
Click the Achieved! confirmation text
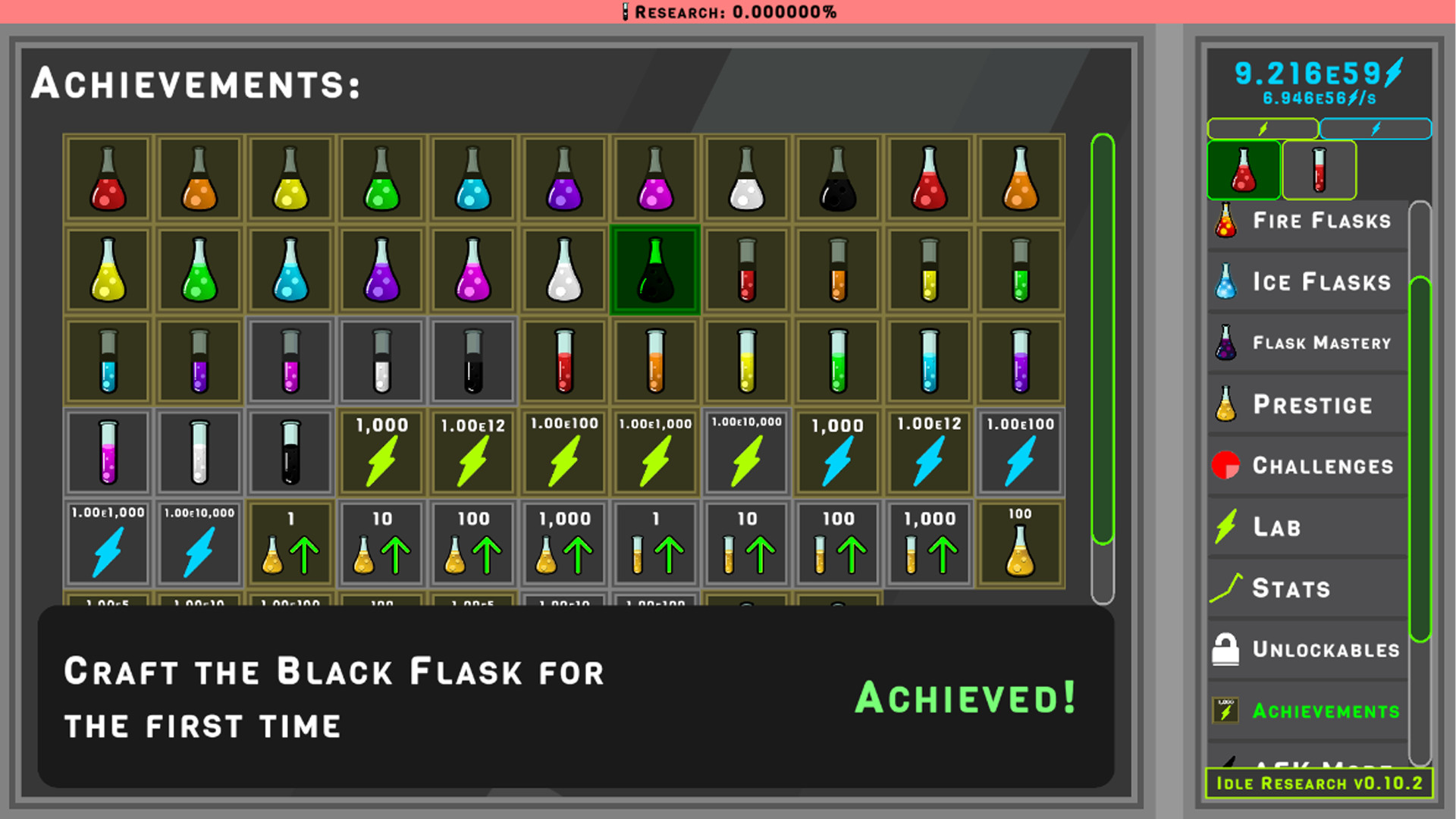(x=965, y=697)
